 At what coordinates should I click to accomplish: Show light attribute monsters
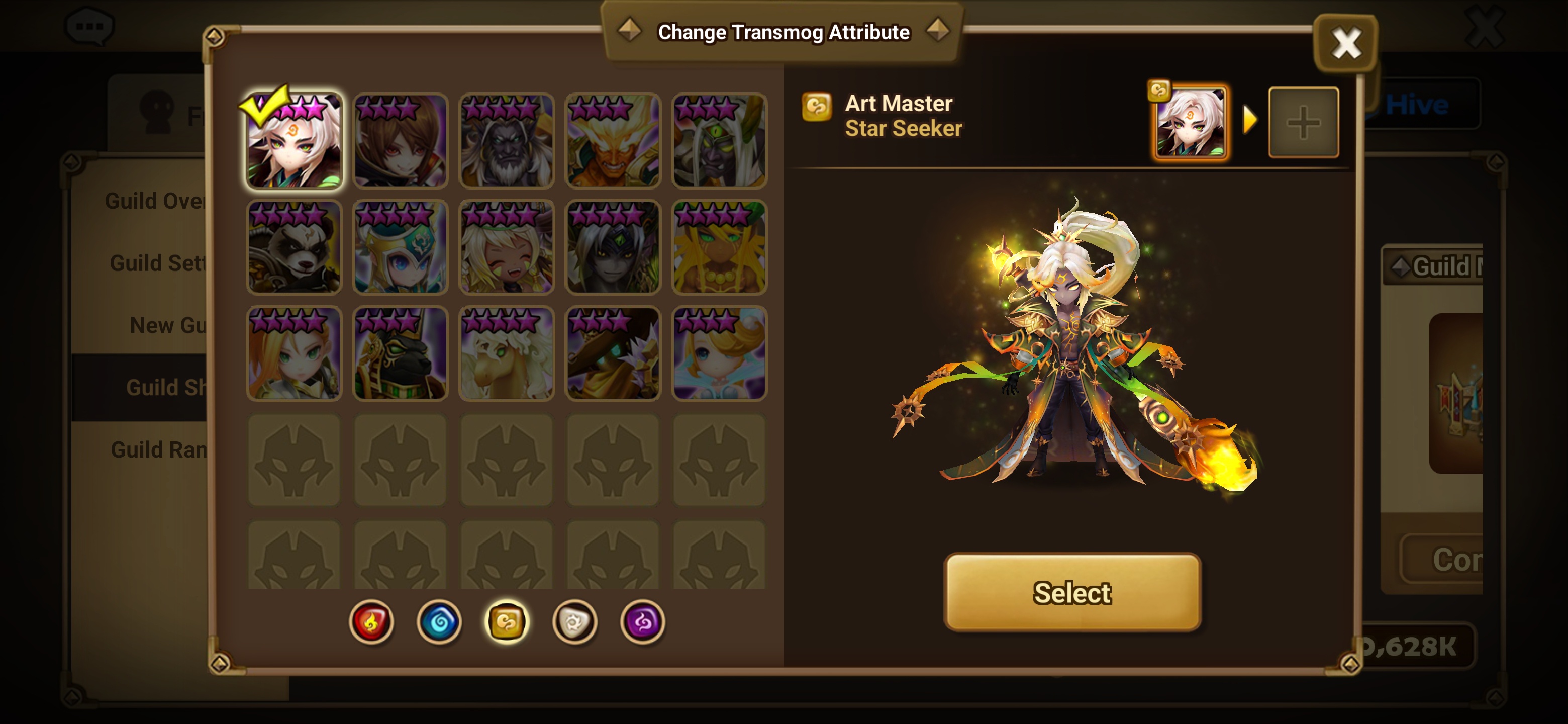[574, 622]
